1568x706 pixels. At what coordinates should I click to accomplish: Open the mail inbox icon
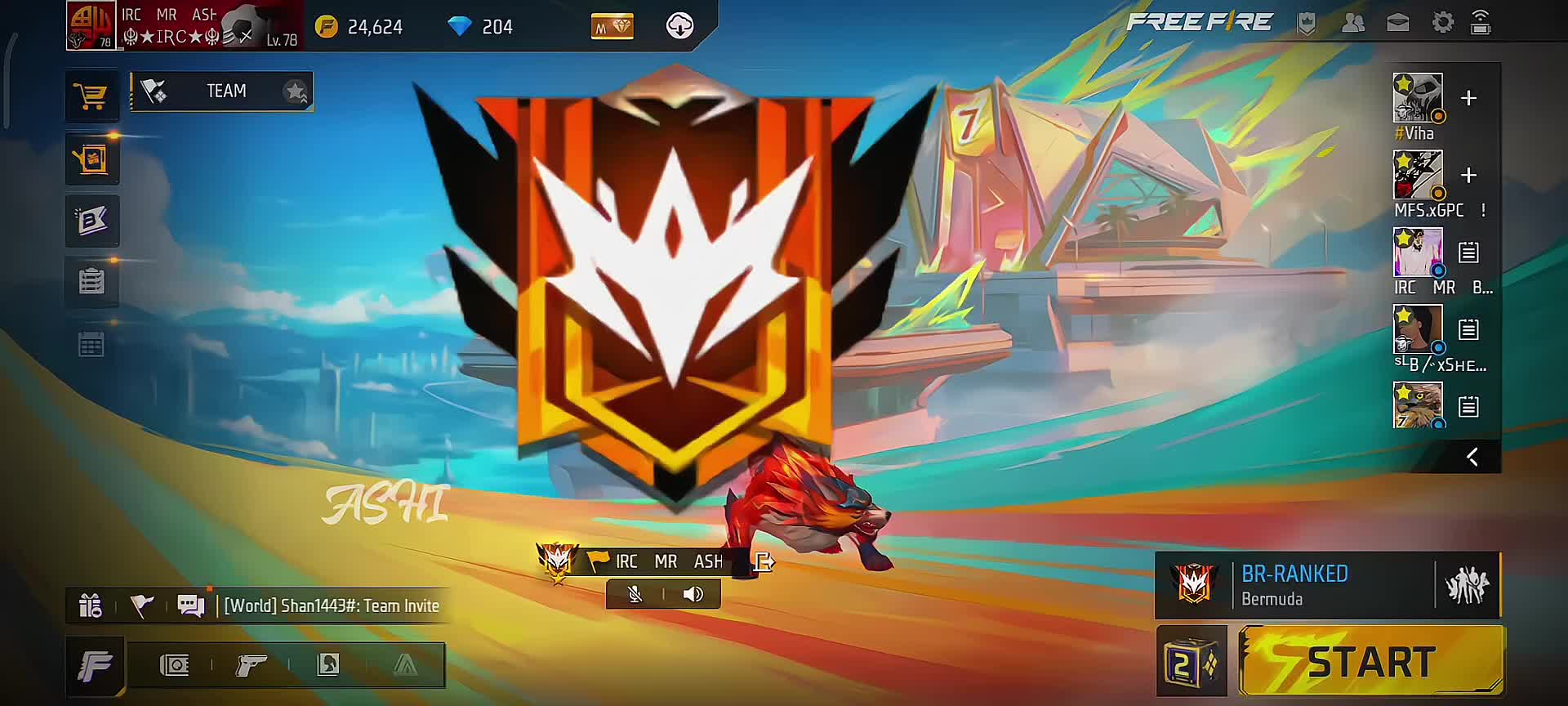[x=1397, y=23]
